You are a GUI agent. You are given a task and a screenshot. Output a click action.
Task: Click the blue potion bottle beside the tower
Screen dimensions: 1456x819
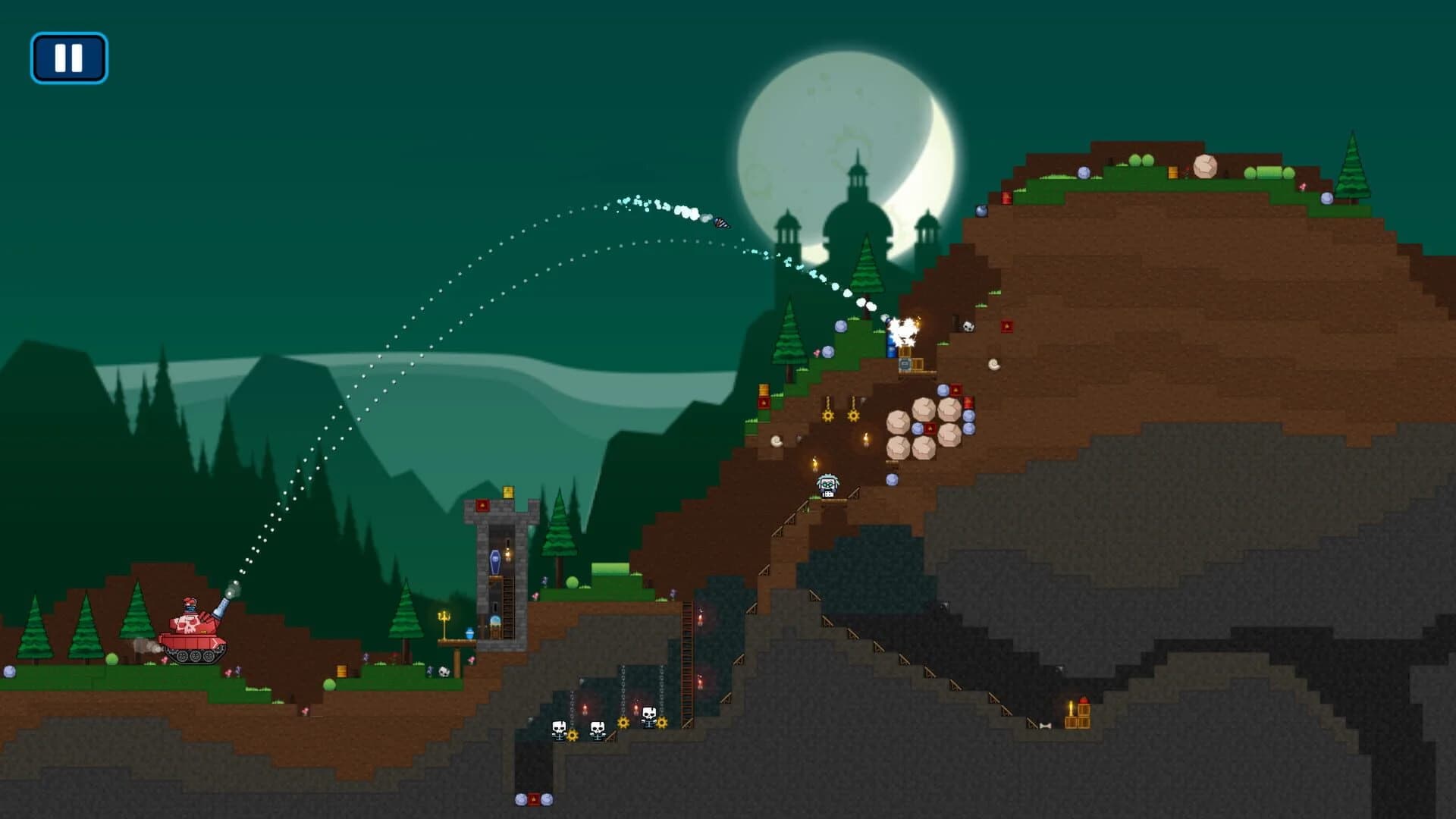pyautogui.click(x=468, y=632)
